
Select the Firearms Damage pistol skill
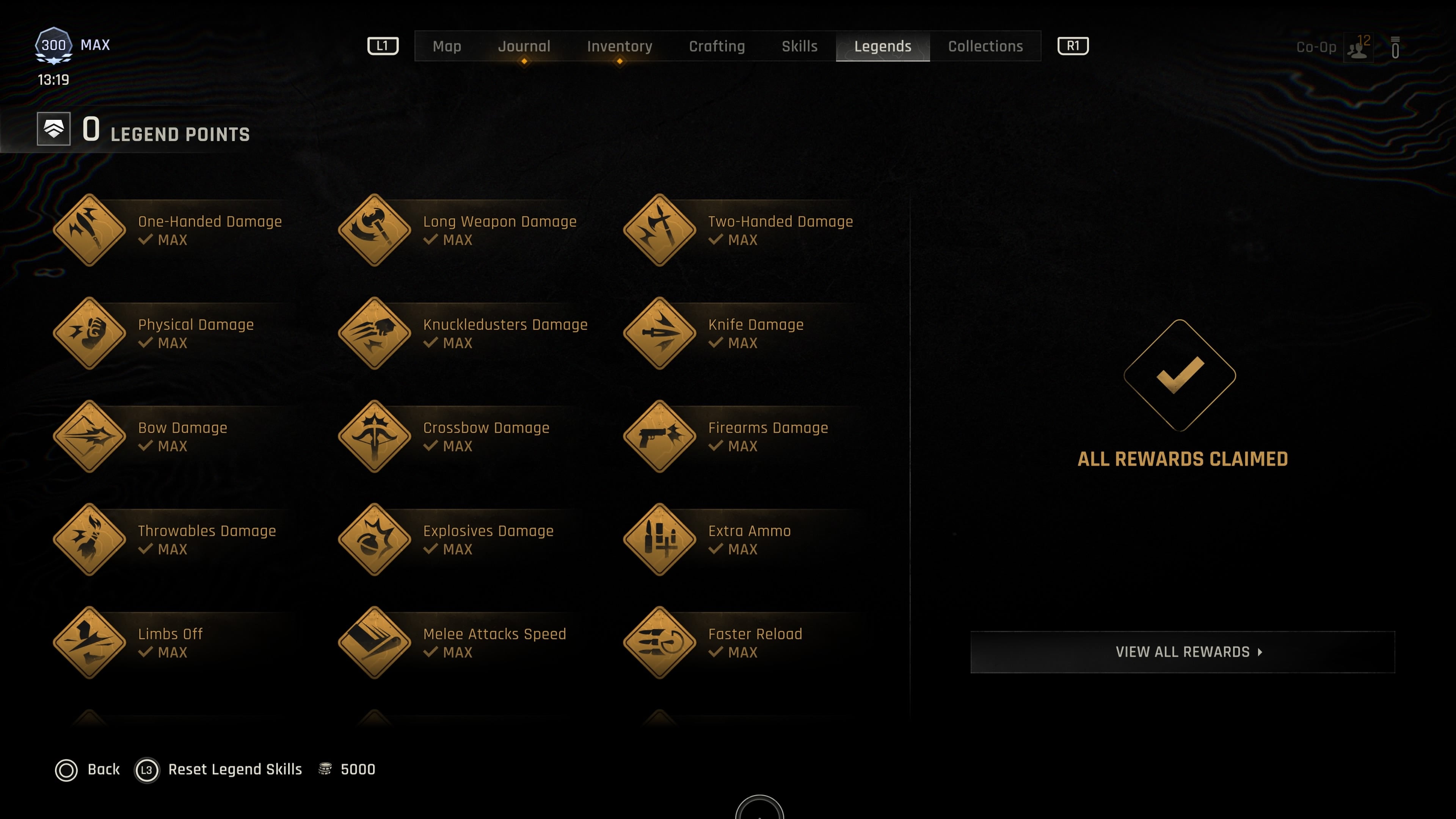click(x=659, y=436)
